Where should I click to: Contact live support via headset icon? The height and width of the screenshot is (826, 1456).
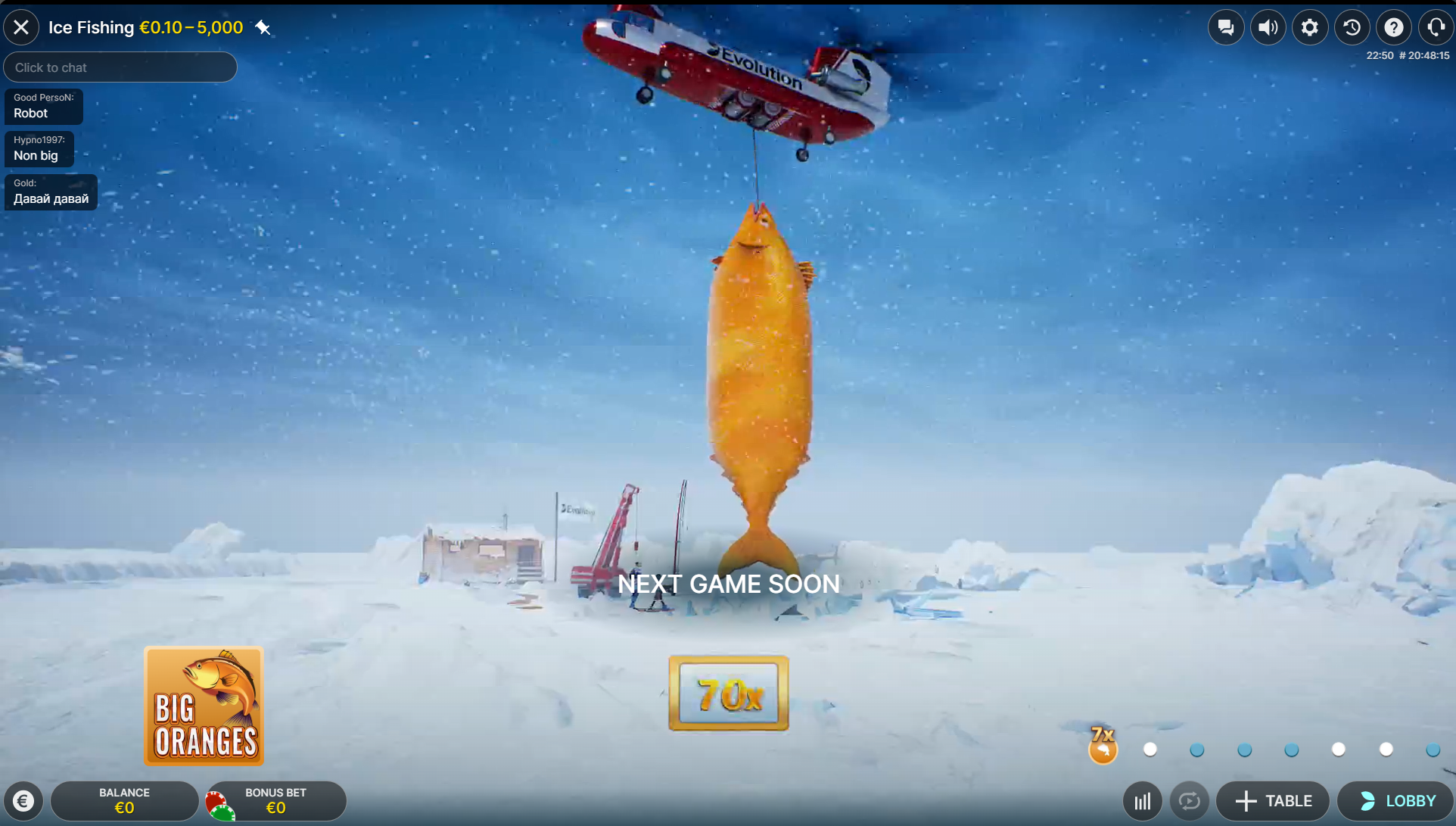[1436, 27]
